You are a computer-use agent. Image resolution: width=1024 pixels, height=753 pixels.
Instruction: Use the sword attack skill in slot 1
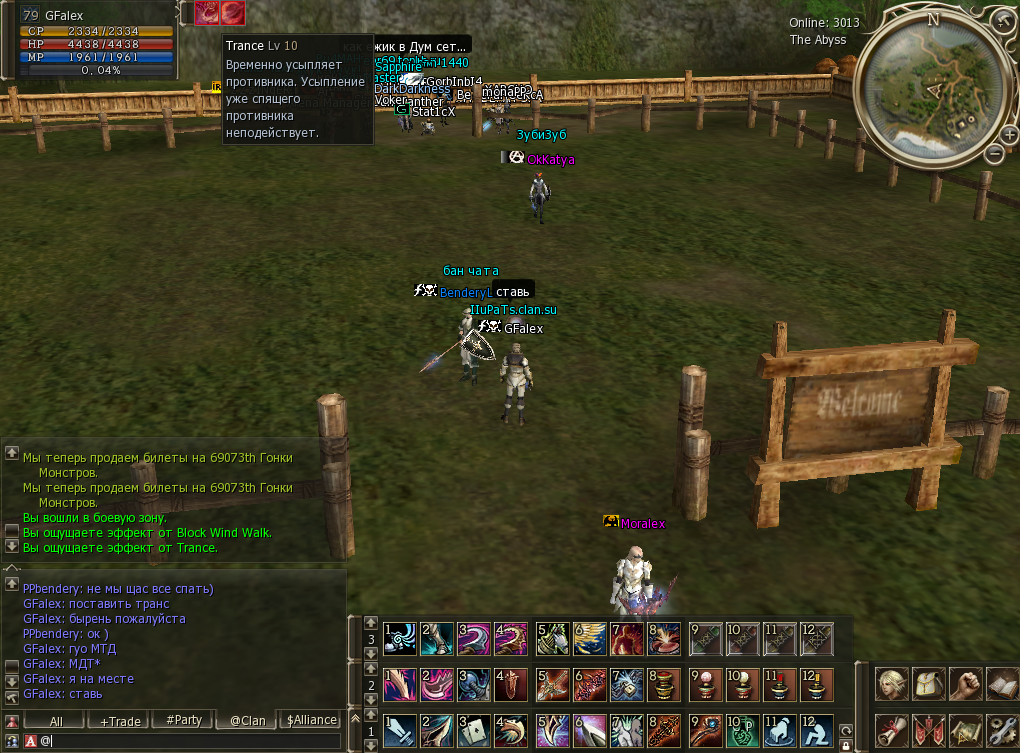(400, 731)
